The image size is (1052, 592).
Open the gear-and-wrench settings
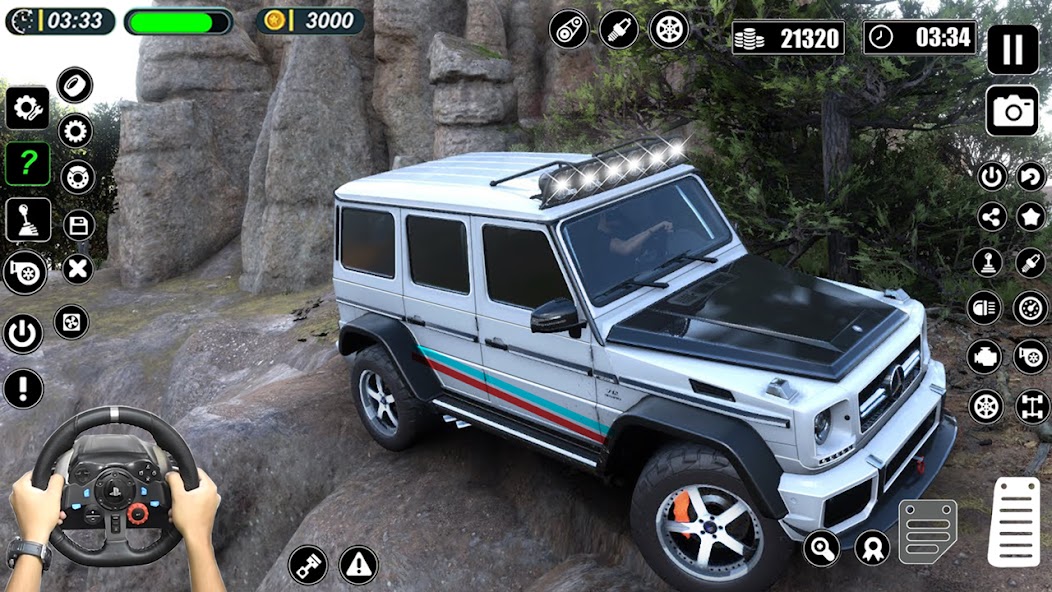[x=27, y=108]
